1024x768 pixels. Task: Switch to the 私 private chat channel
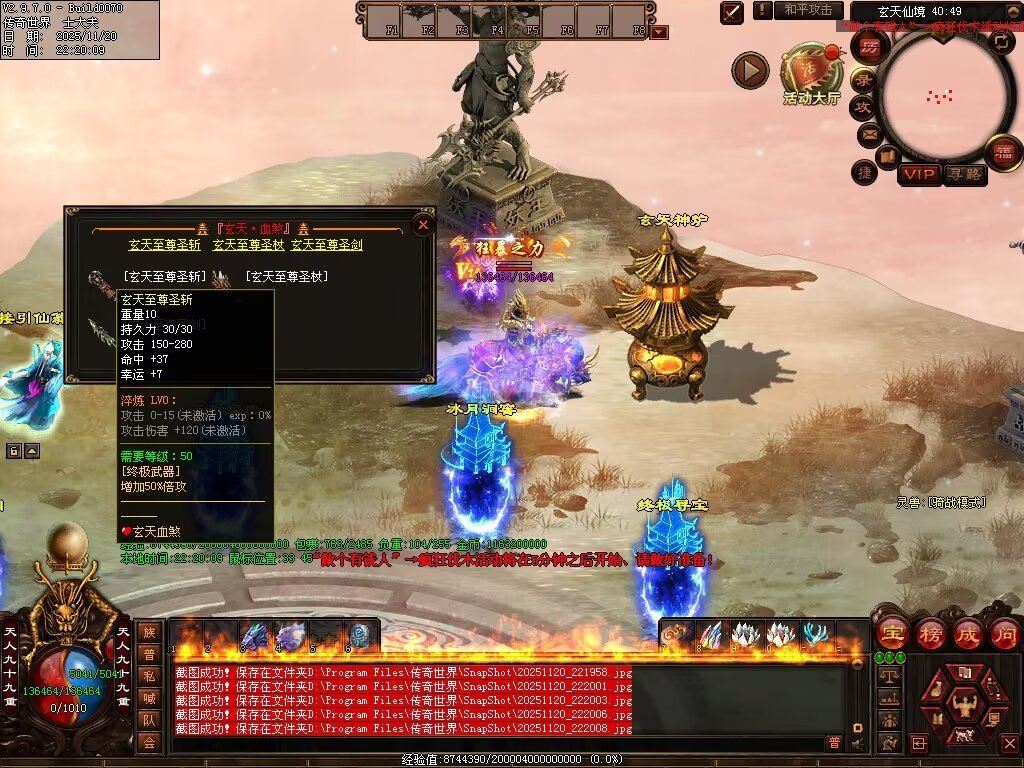149,675
